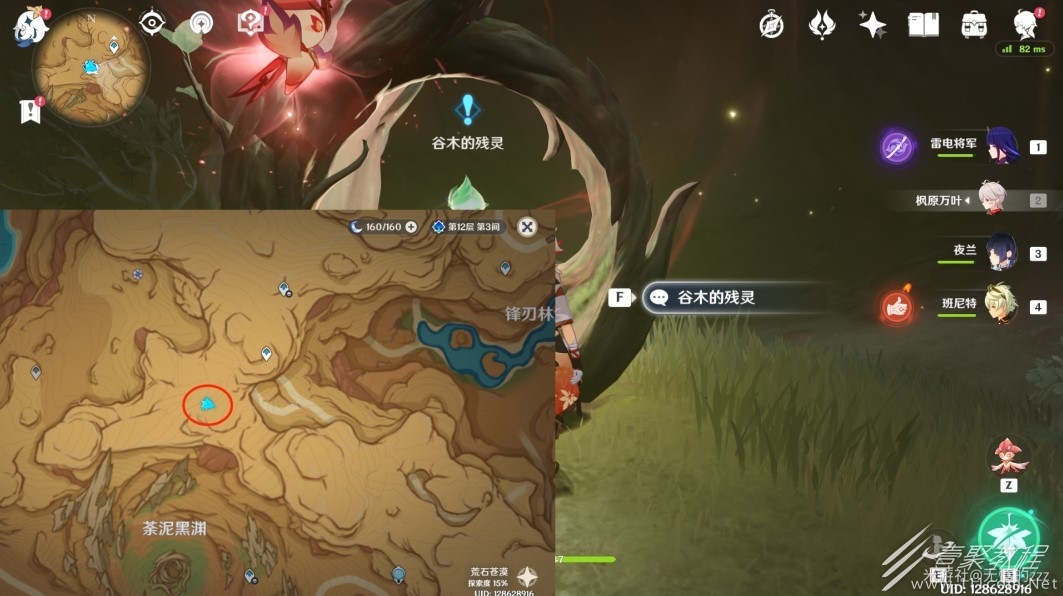This screenshot has width=1063, height=596.
Task: Open the backpack inventory icon
Action: click(x=973, y=26)
